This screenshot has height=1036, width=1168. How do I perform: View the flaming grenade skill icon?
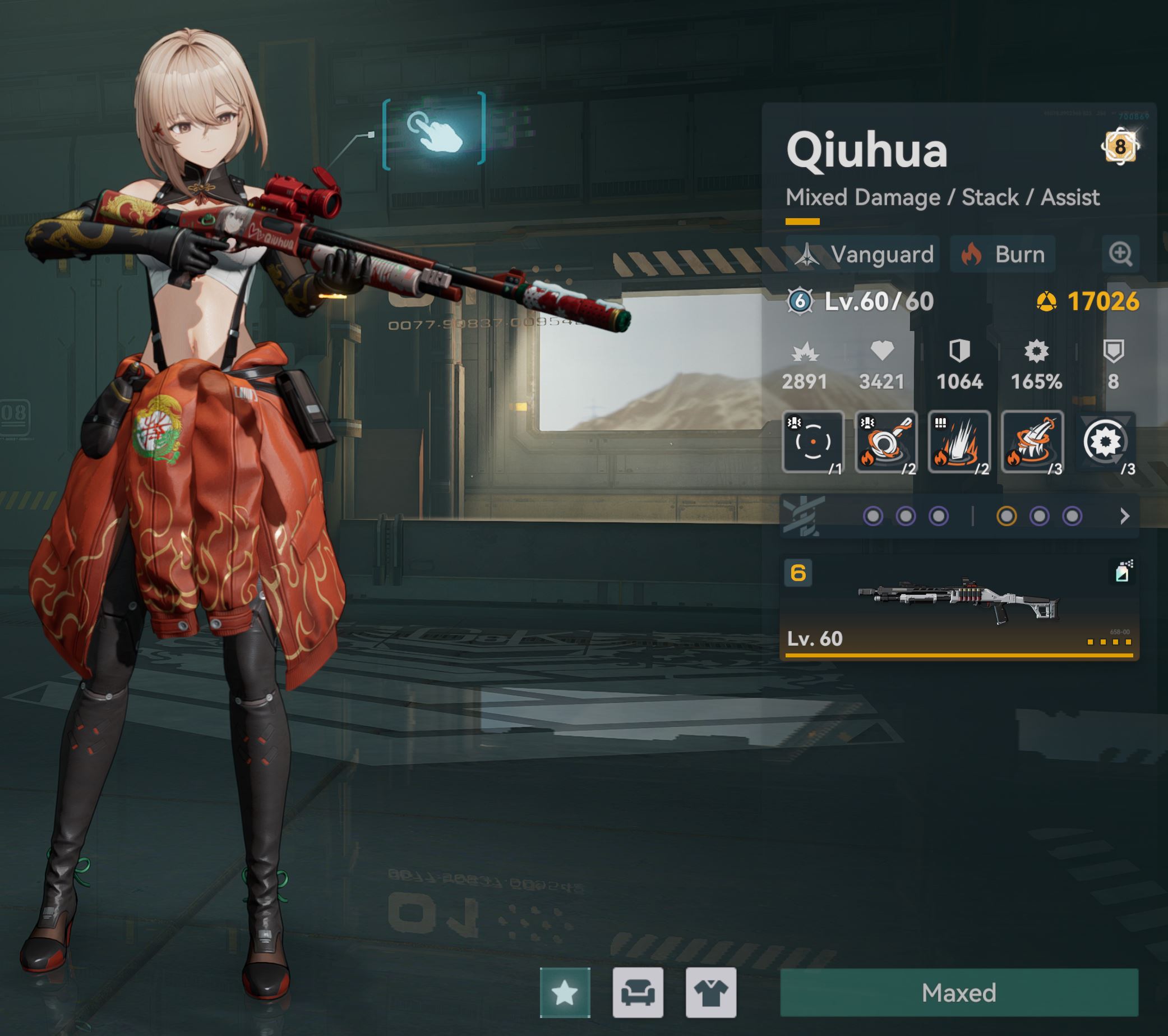tap(887, 441)
